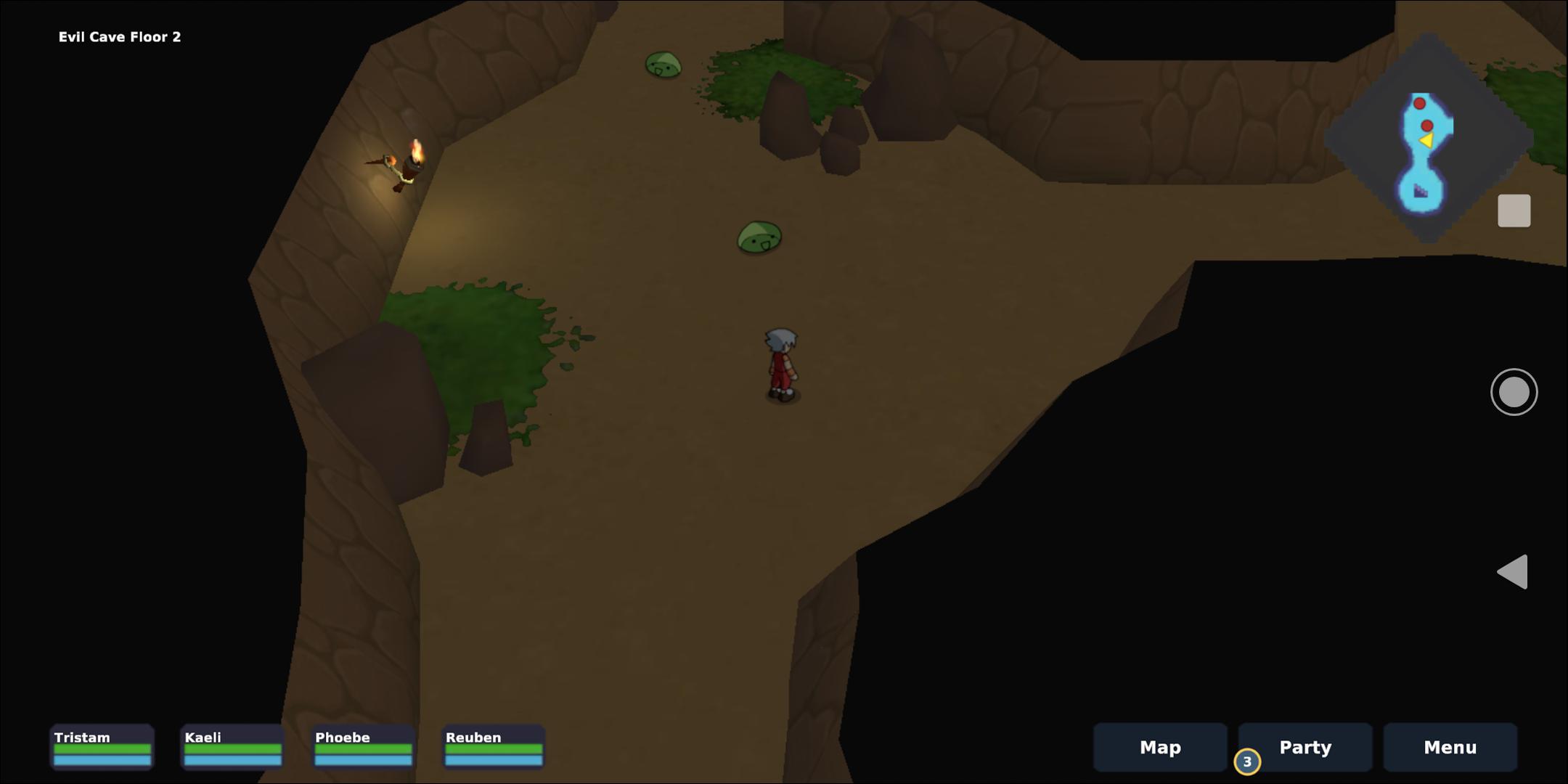The height and width of the screenshot is (784, 1568).
Task: Tap the Android triangle back button
Action: coord(1514,572)
